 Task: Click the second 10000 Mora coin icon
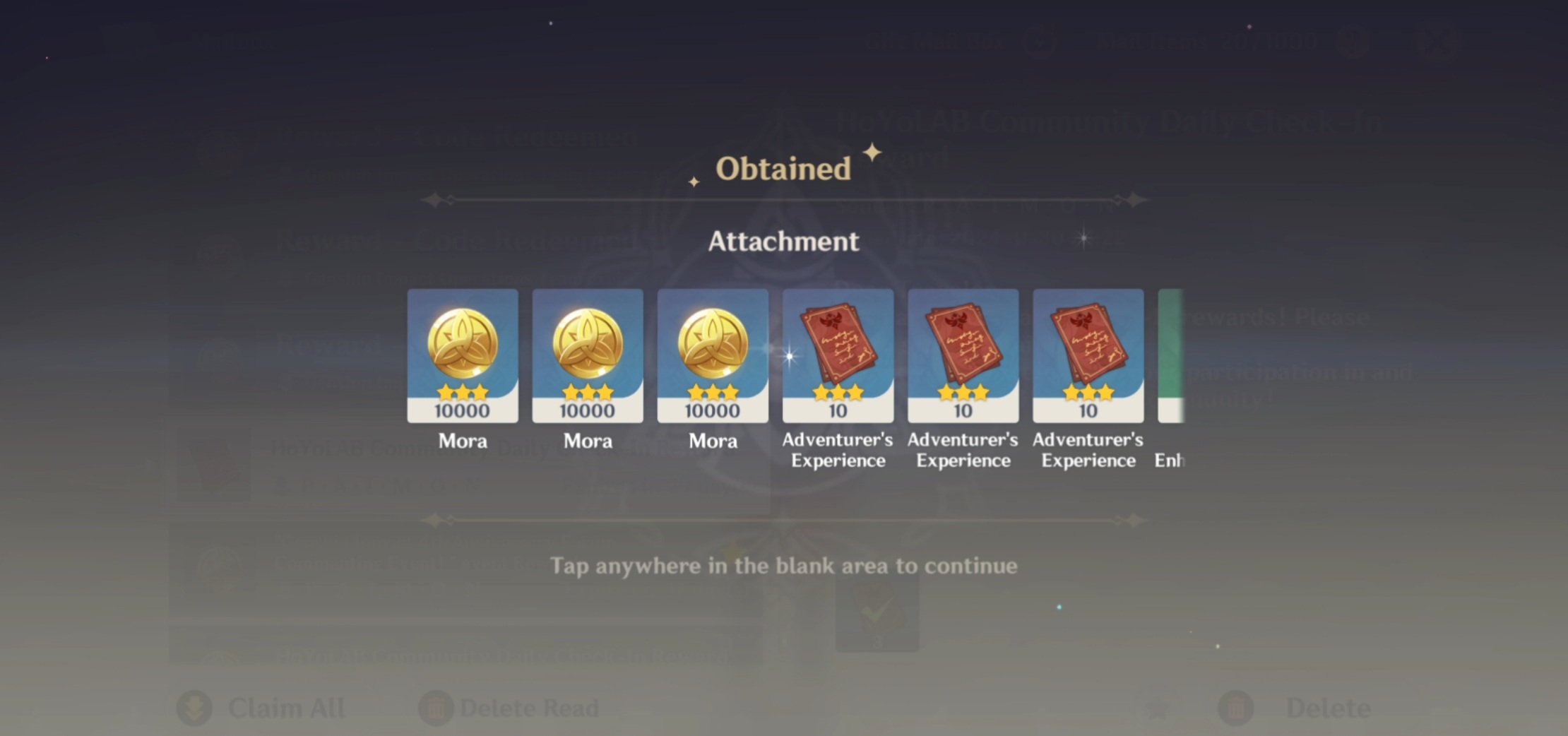588,353
